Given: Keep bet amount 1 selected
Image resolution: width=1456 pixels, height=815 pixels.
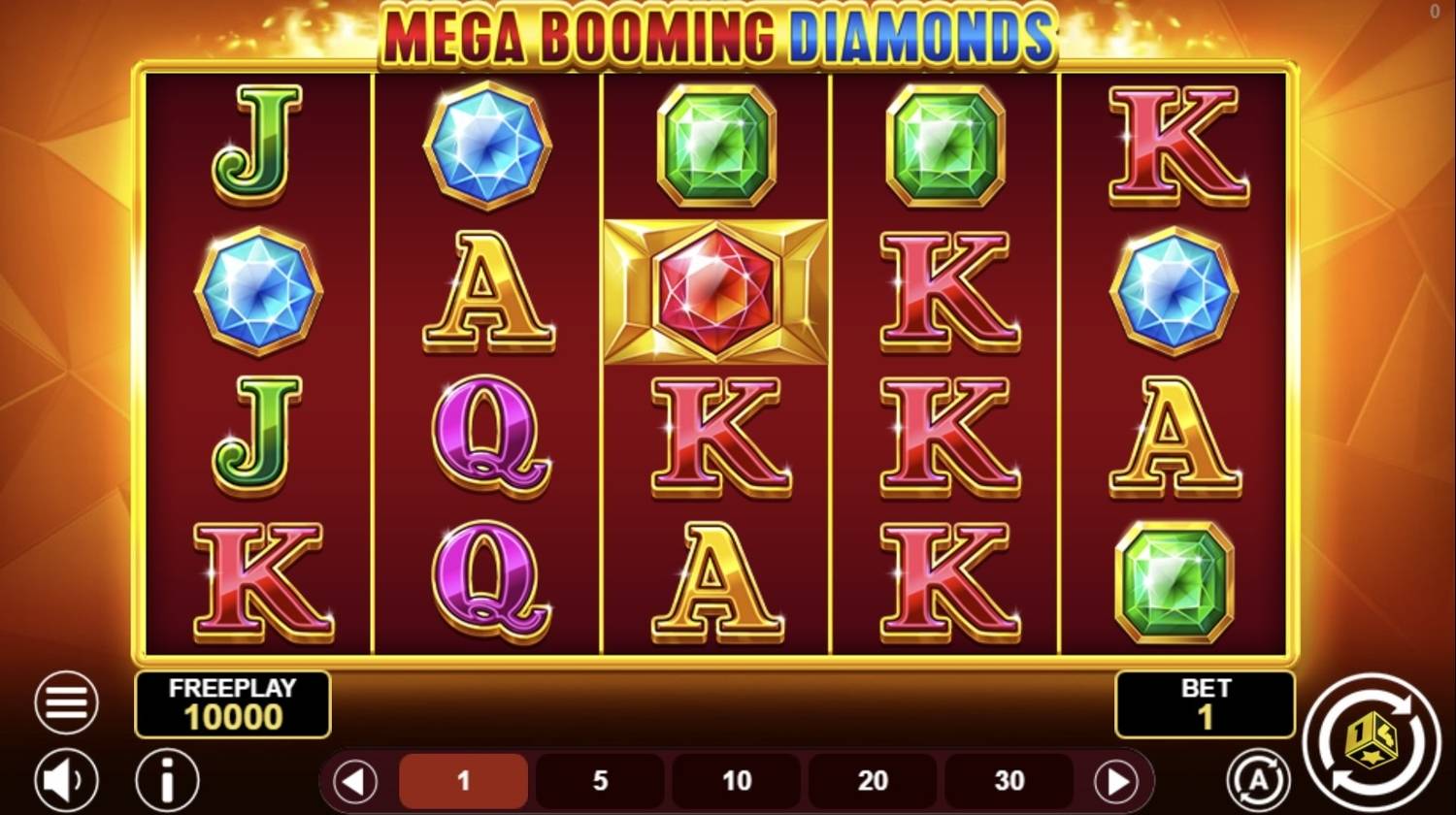Looking at the screenshot, I should pyautogui.click(x=463, y=780).
